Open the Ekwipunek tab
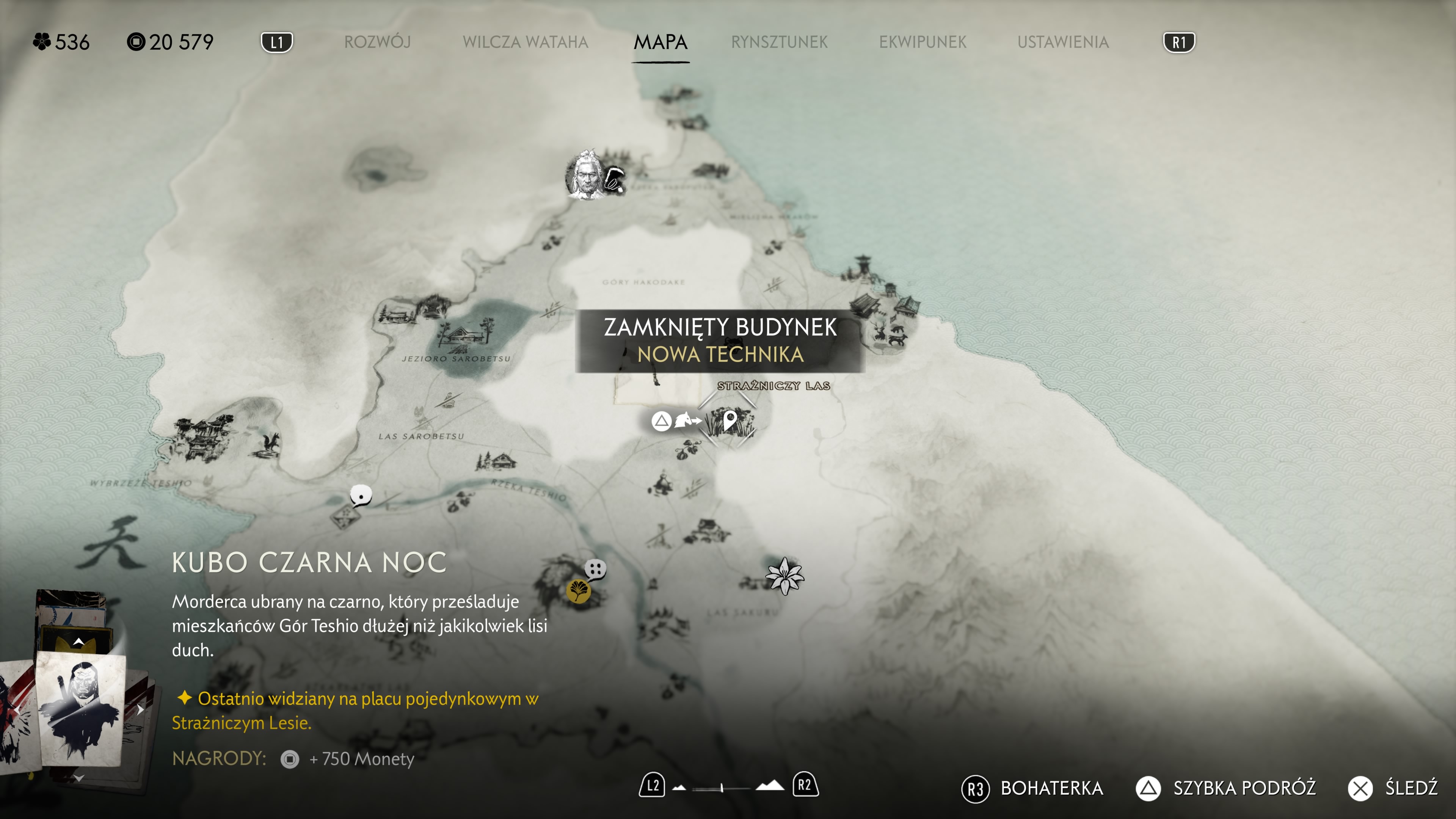1456x819 pixels. tap(923, 42)
